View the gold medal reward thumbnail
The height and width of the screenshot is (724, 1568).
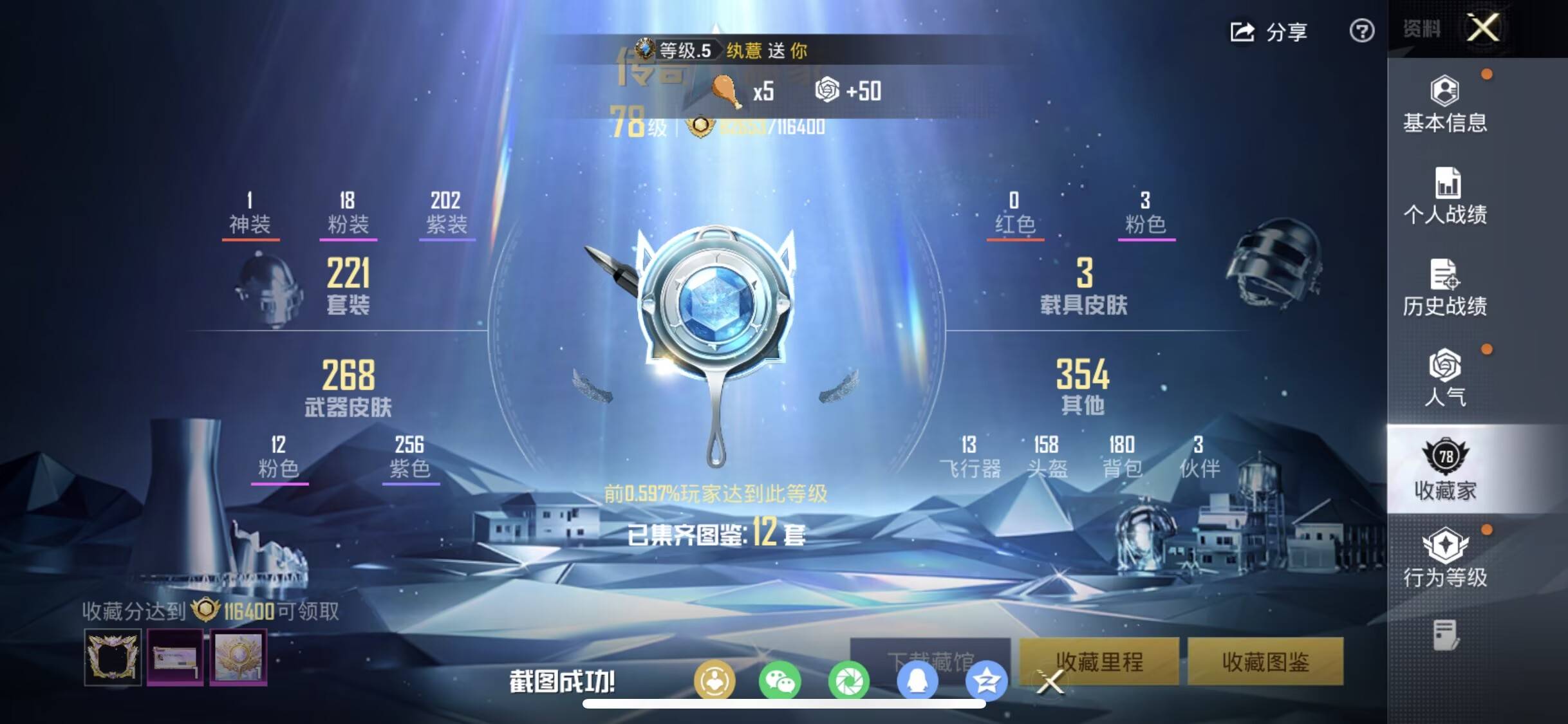pyautogui.click(x=238, y=657)
